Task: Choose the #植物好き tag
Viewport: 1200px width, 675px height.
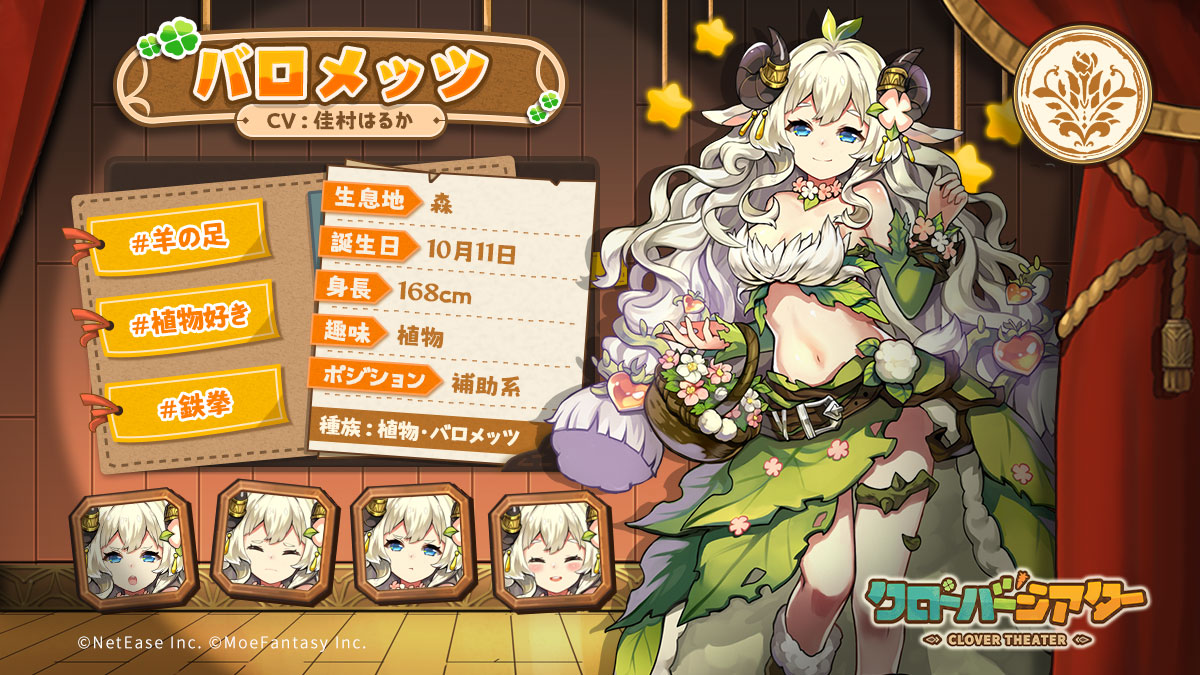Action: coord(189,318)
